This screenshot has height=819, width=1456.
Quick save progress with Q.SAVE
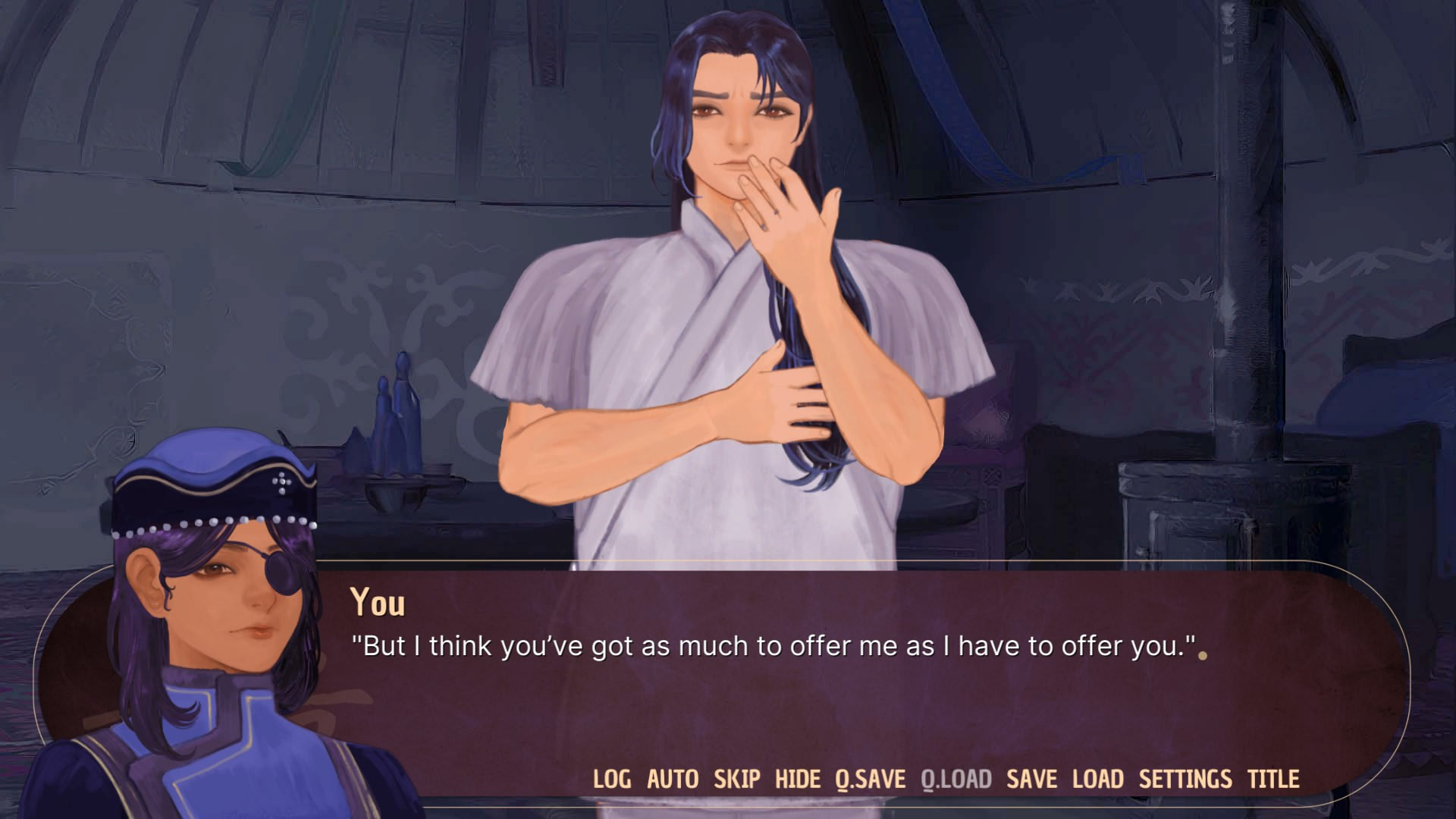[869, 779]
